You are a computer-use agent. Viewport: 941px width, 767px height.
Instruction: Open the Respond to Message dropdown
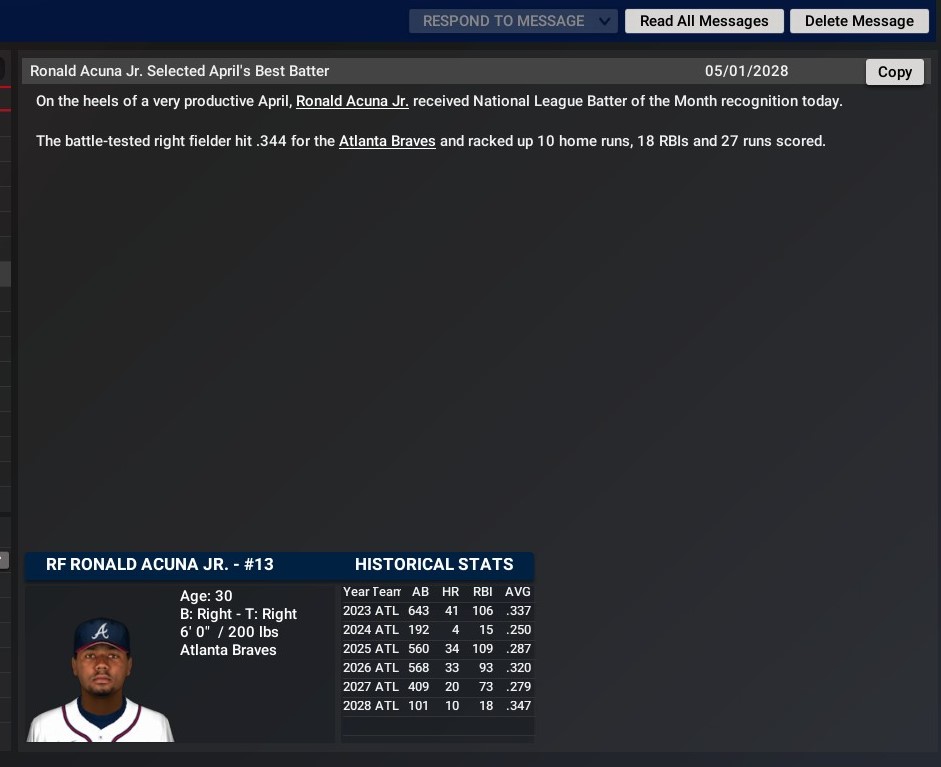513,21
